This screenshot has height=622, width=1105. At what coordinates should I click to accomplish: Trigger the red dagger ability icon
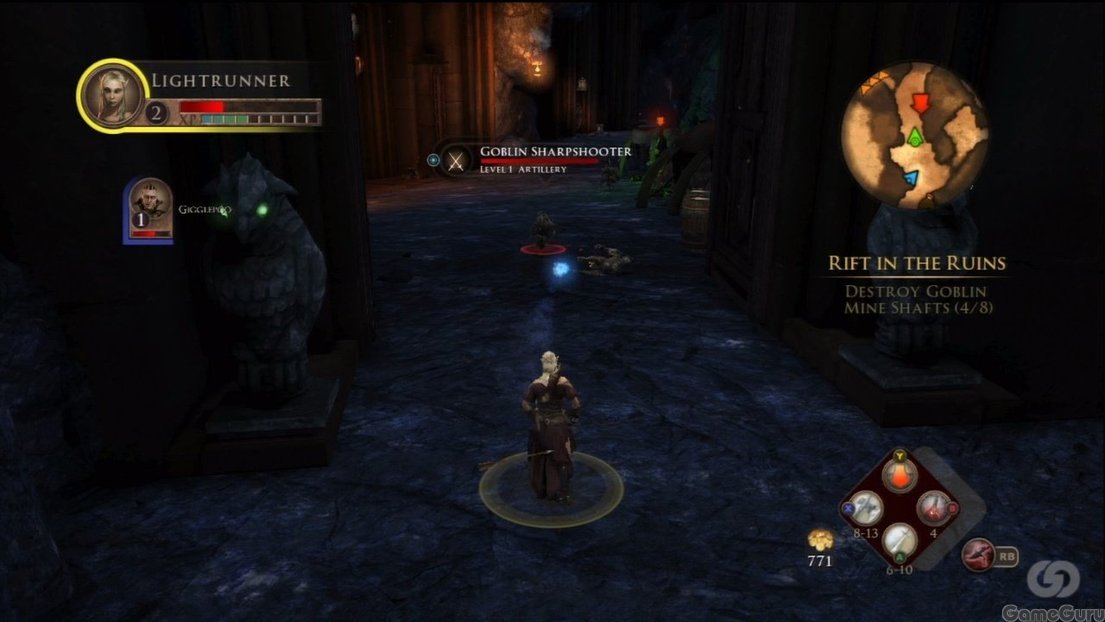pyautogui.click(x=976, y=553)
